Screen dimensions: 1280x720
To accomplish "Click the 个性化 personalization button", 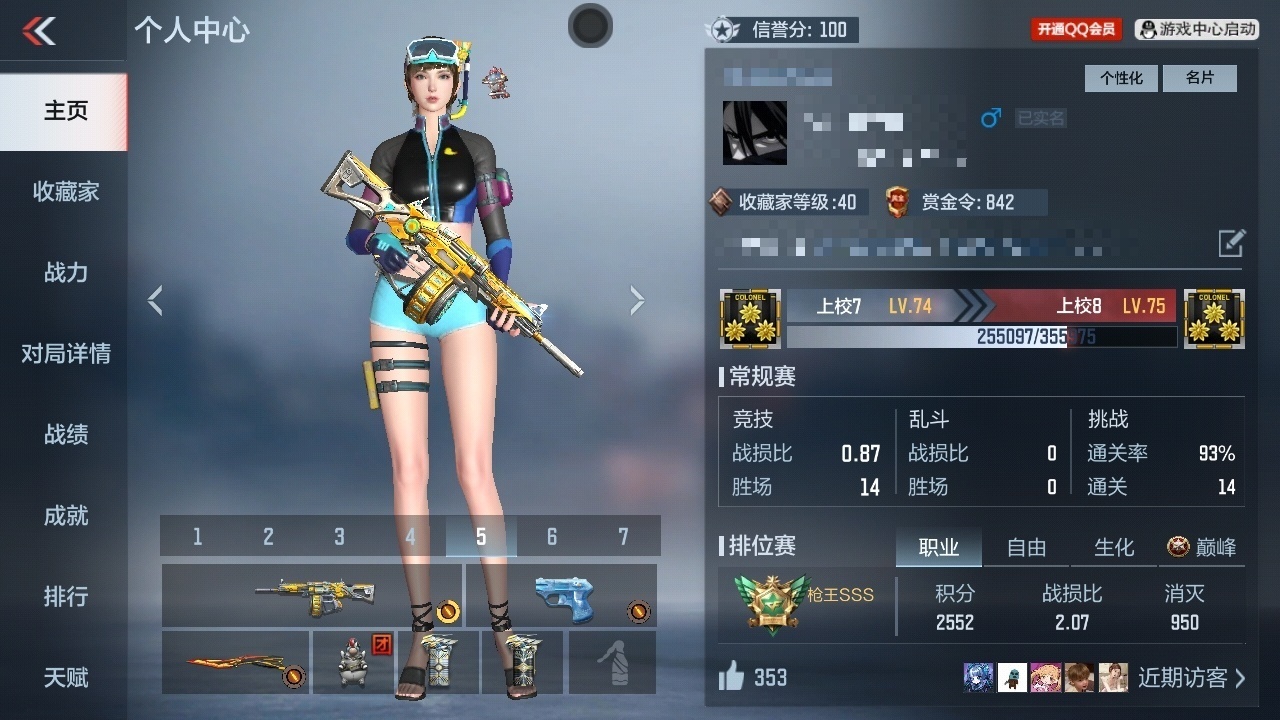I will (1121, 78).
